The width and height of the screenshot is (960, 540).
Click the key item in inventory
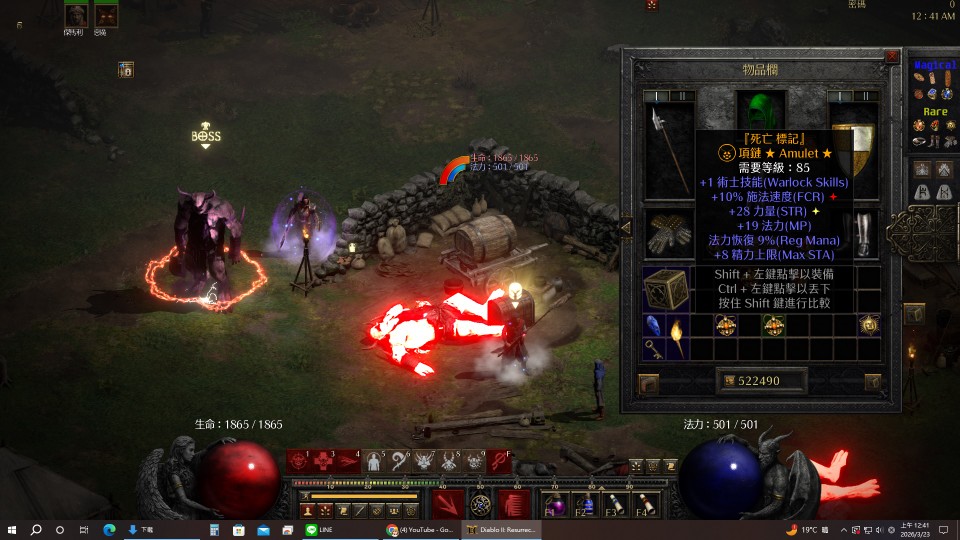653,348
